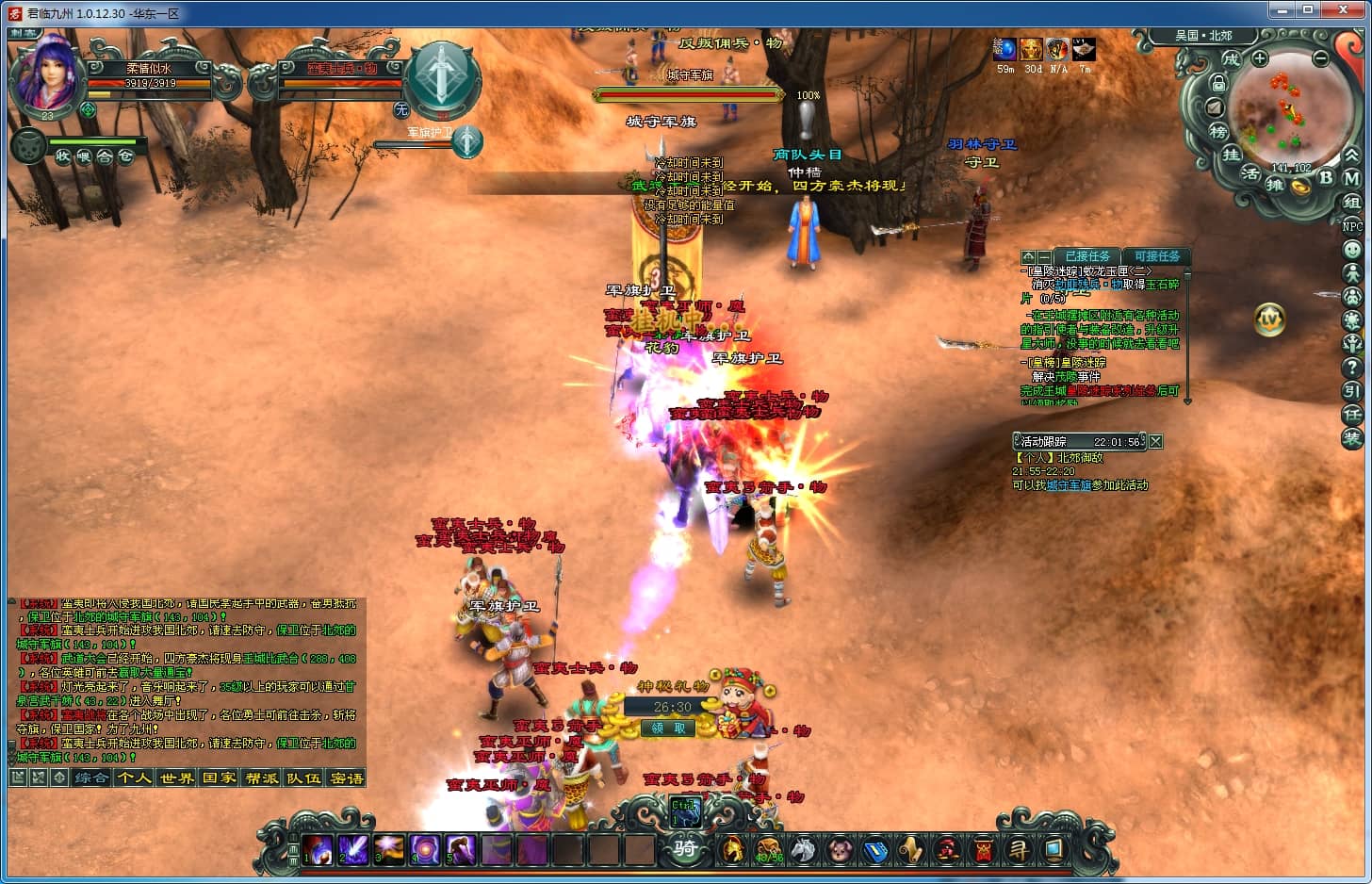Viewport: 1372px width, 884px height.
Task: Toggle mount with the 骑 button
Action: [685, 848]
